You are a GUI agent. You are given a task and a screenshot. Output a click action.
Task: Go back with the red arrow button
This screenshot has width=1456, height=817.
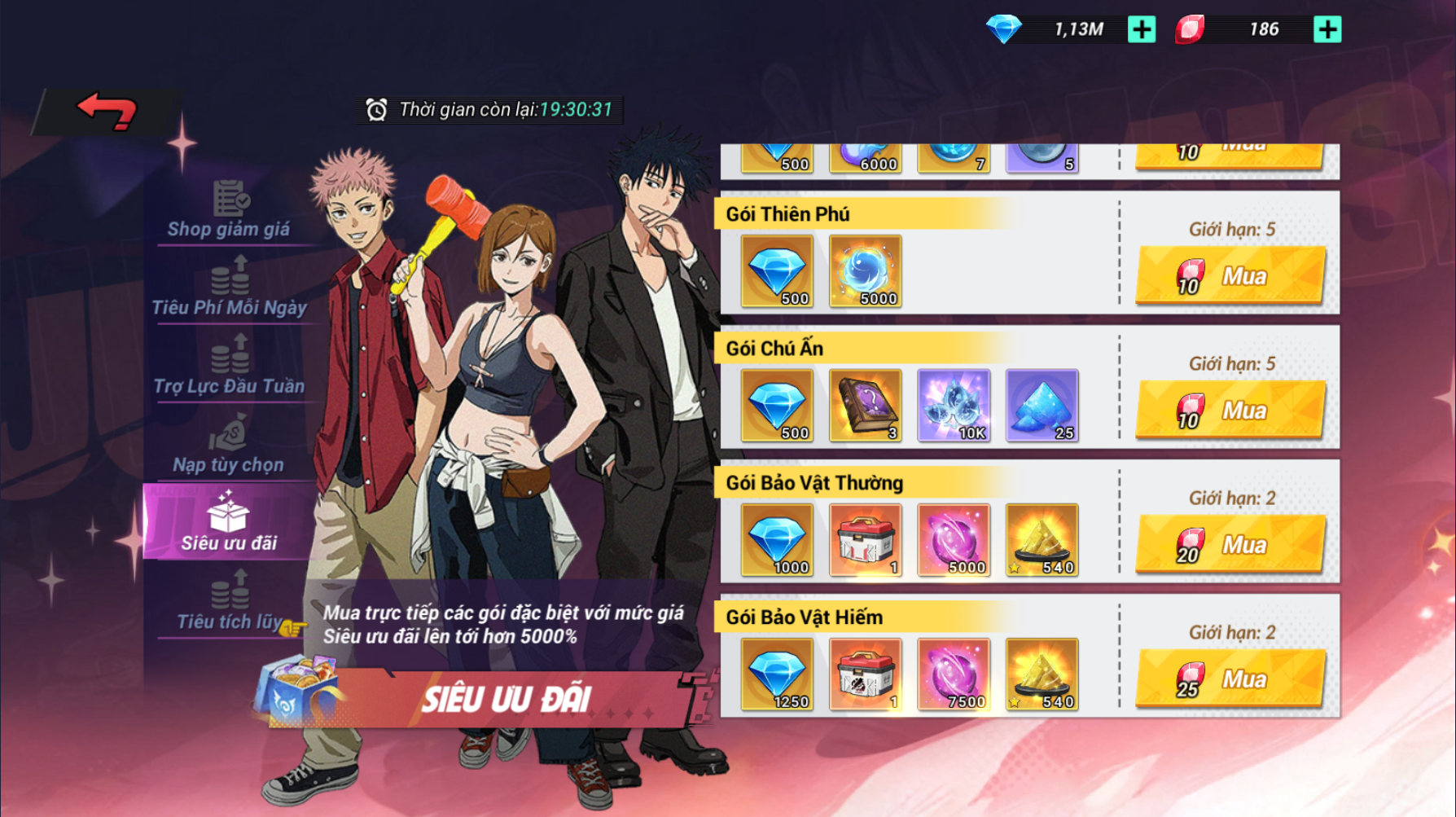tap(107, 111)
